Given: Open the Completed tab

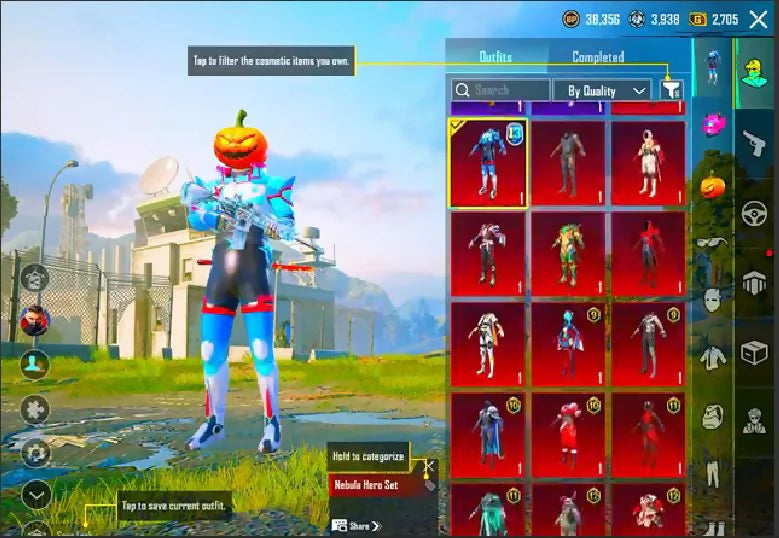Looking at the screenshot, I should pos(598,57).
